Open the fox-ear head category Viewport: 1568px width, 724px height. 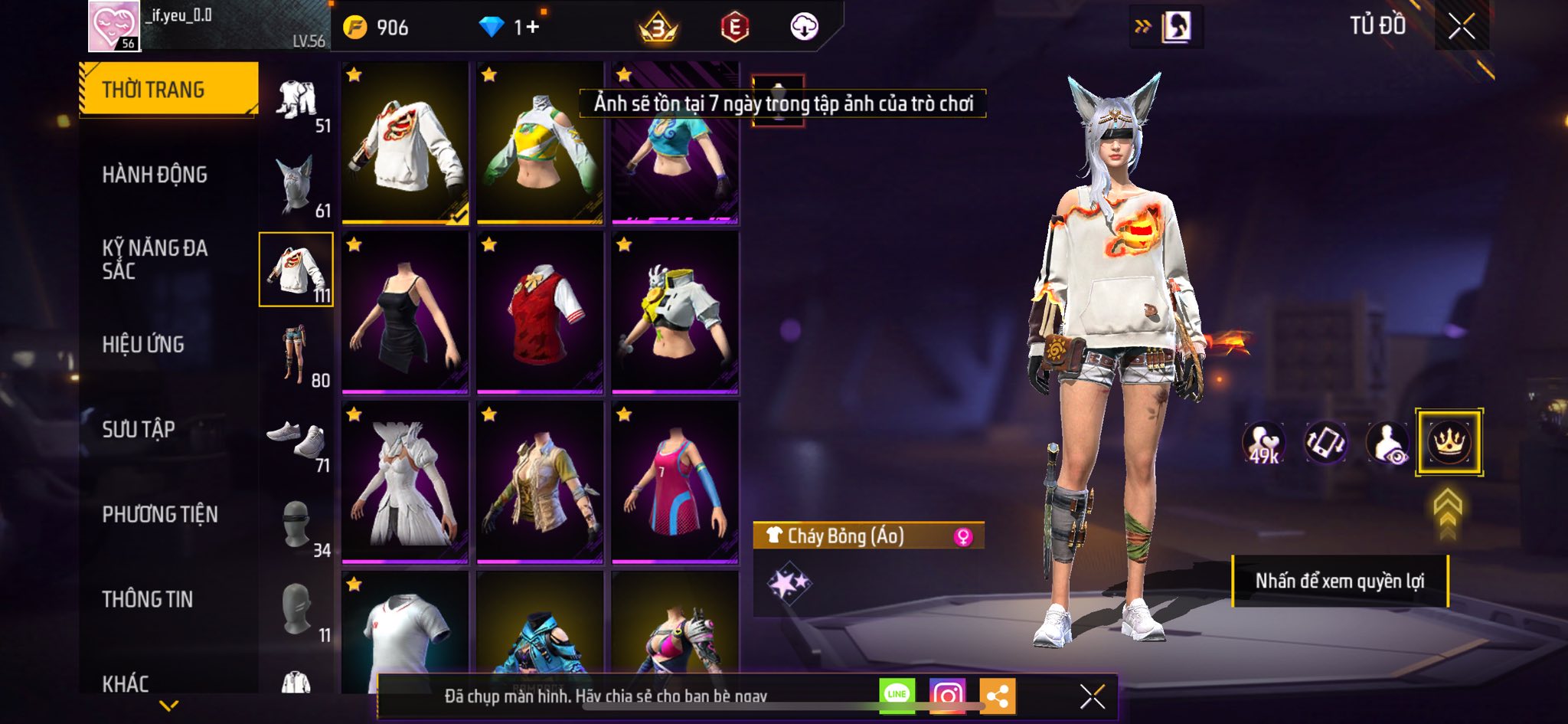pos(297,186)
